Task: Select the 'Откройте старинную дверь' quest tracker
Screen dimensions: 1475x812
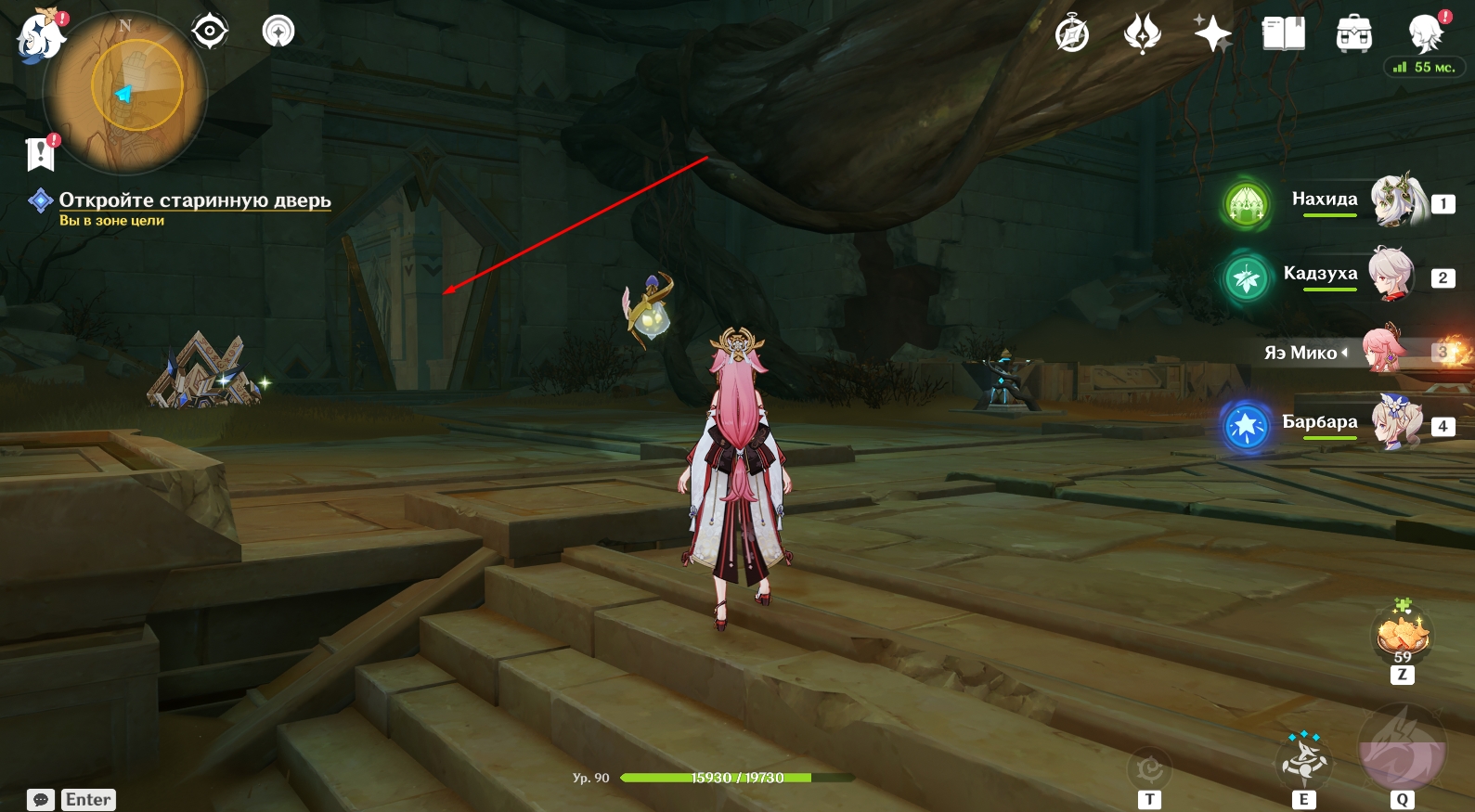Action: [x=194, y=200]
